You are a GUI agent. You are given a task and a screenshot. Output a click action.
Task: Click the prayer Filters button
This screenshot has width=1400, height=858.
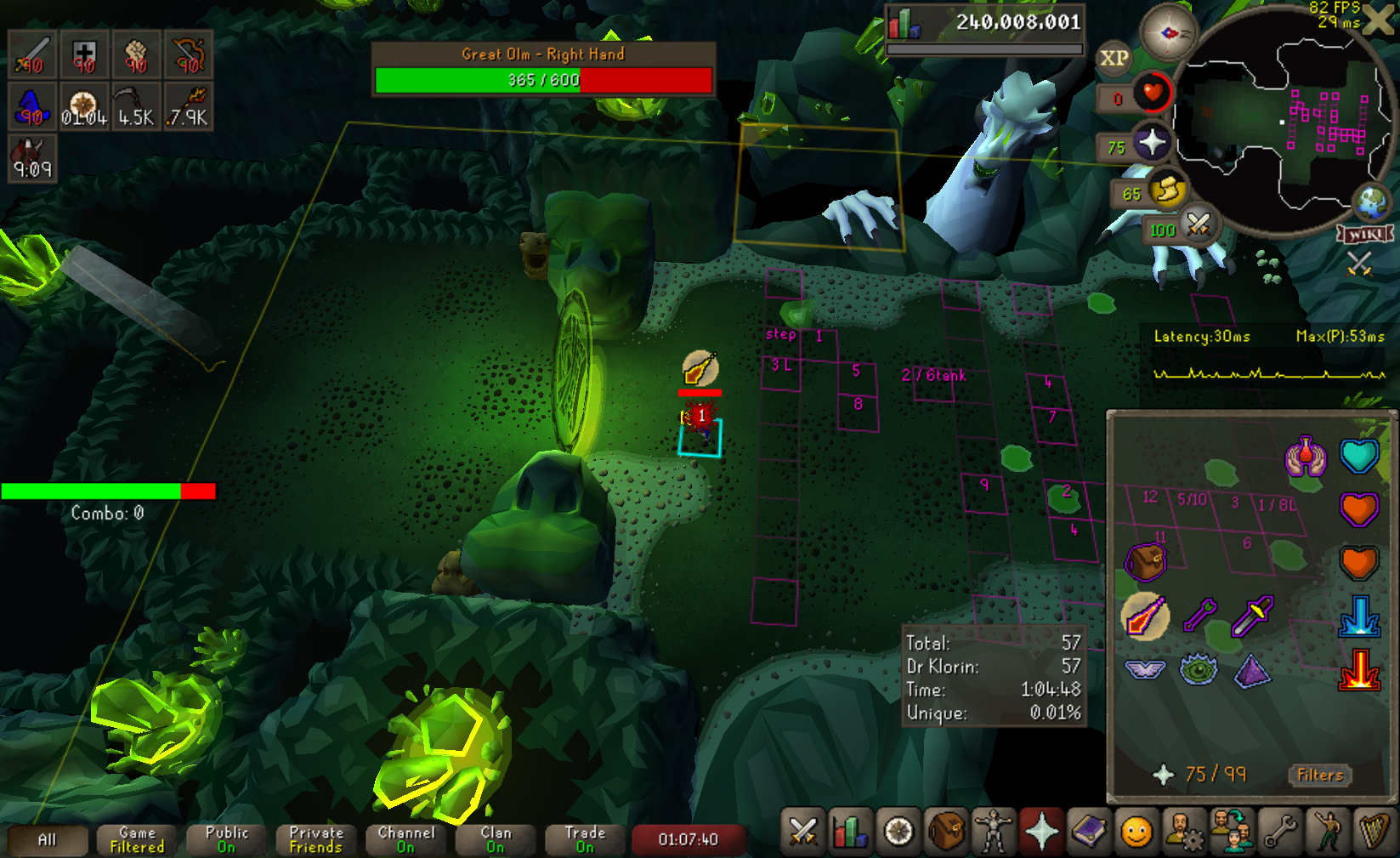click(x=1319, y=775)
